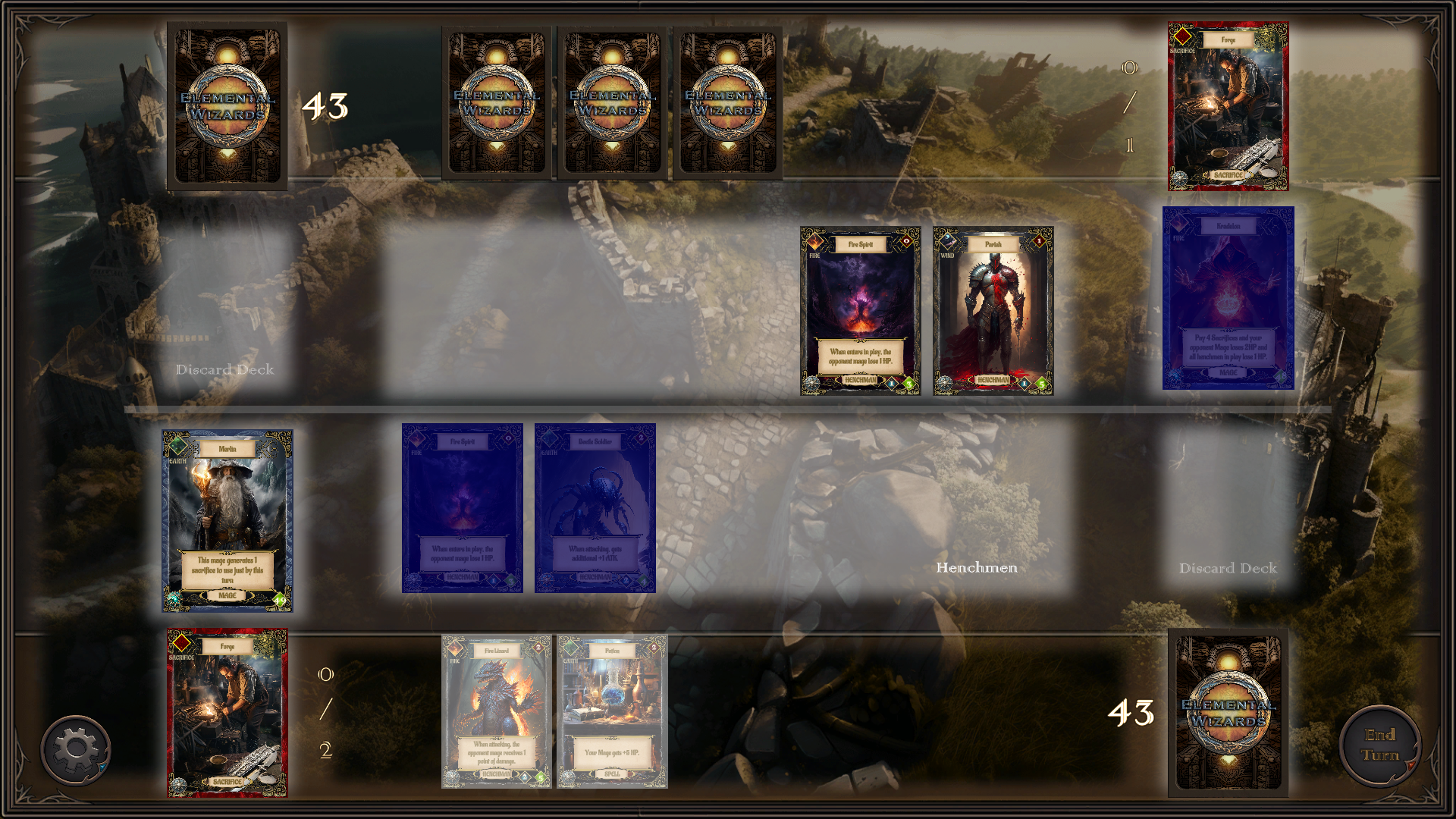Screen dimensions: 1456x819
Task: Click Fire Spirit's red cost gem showing 0
Action: tap(907, 243)
